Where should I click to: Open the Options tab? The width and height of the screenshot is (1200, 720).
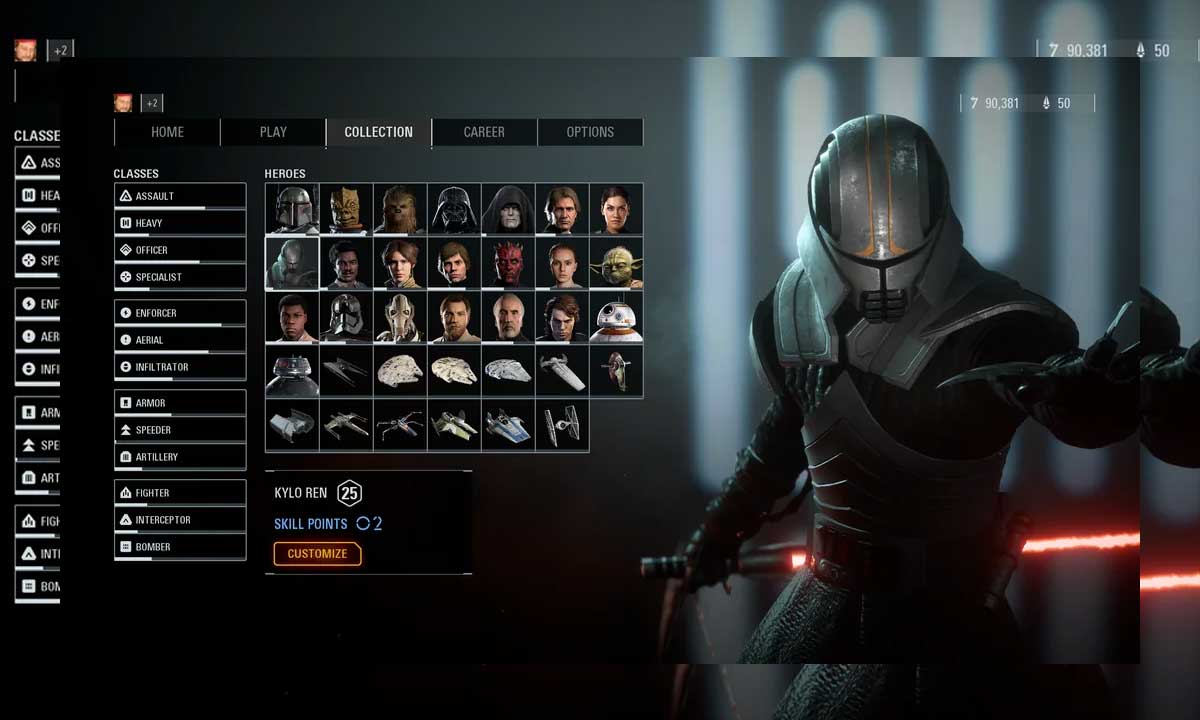pyautogui.click(x=590, y=132)
